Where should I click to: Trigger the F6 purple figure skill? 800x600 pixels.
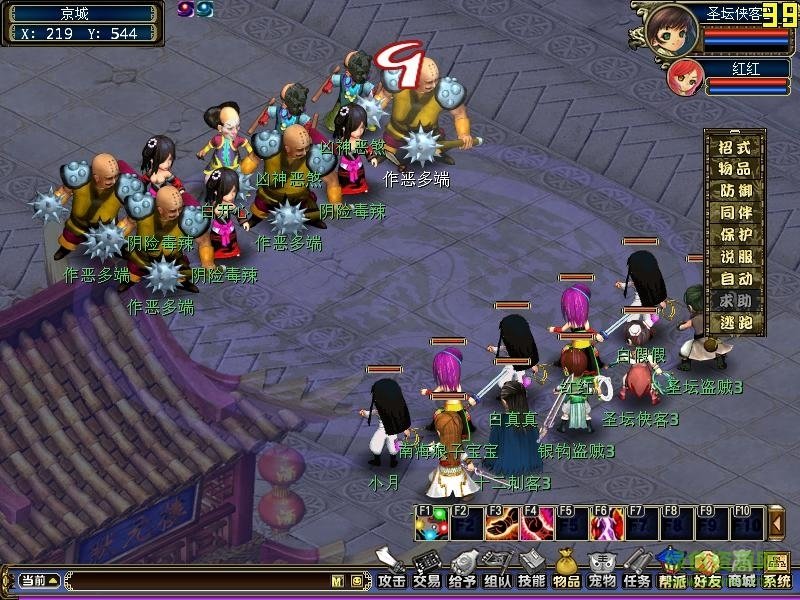pyautogui.click(x=606, y=523)
